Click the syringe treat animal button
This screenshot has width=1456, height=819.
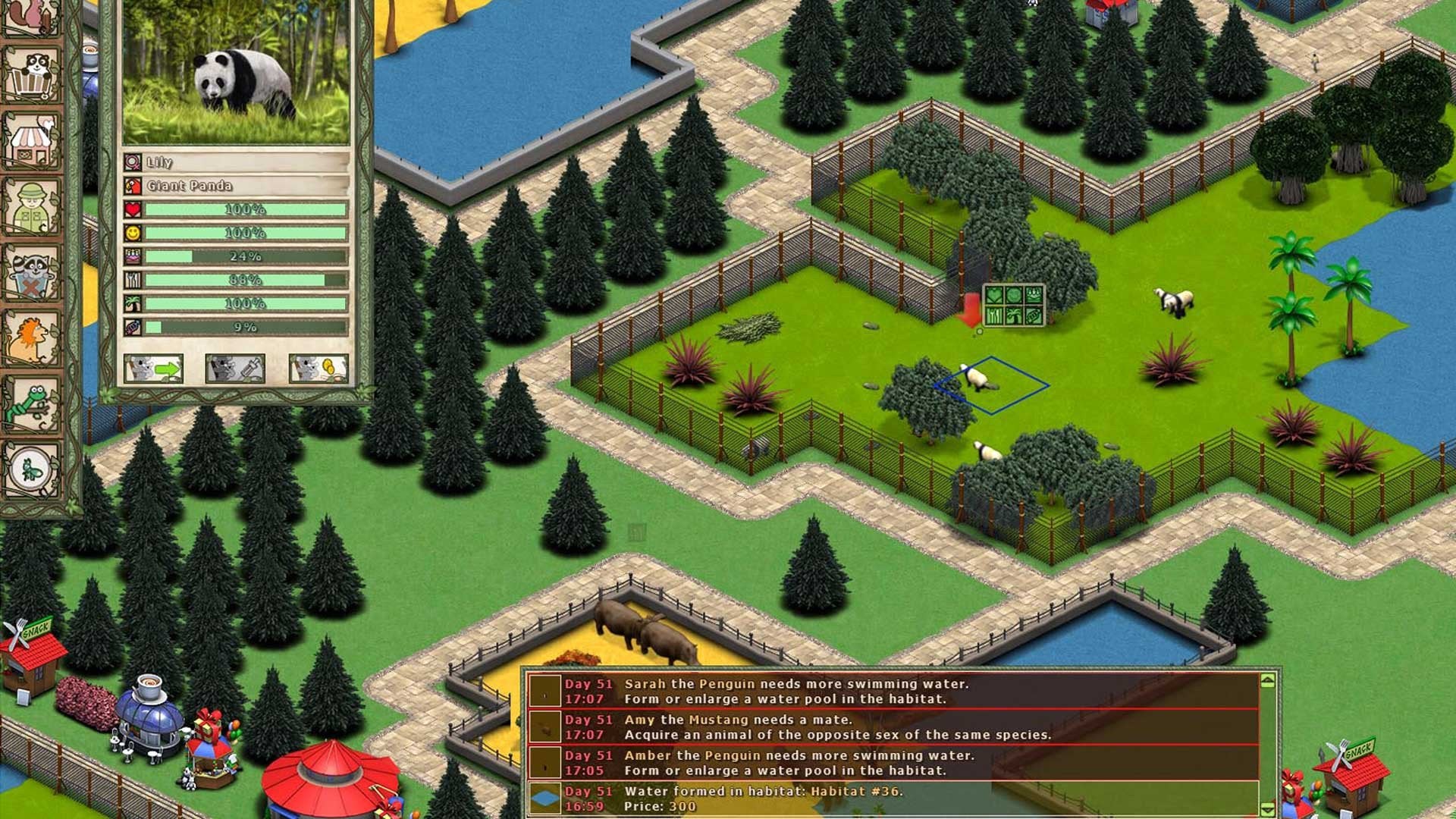click(235, 369)
